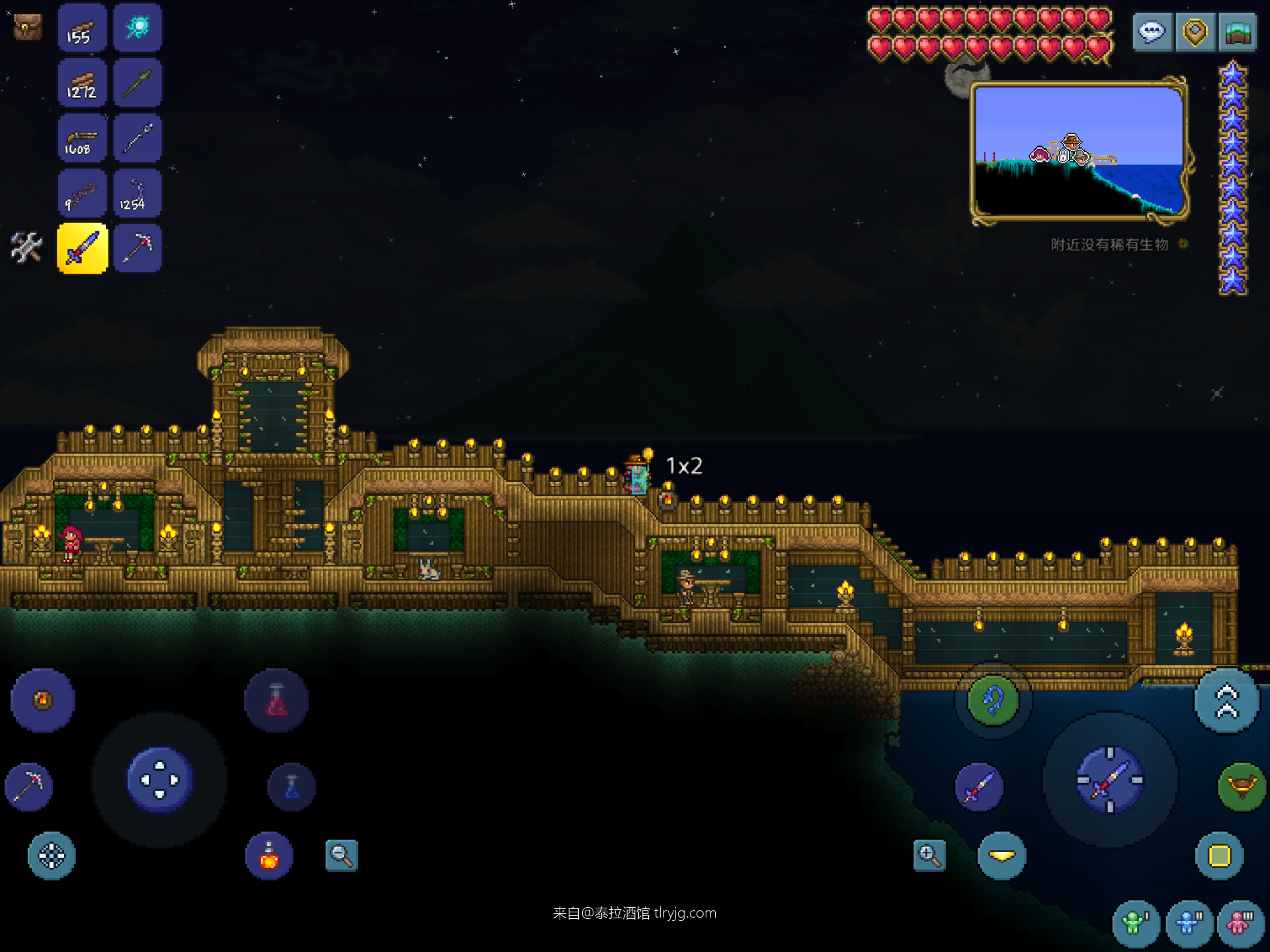Screen dimensions: 1270x952
Task: Open the chat bubble button
Action: pyautogui.click(x=1152, y=32)
